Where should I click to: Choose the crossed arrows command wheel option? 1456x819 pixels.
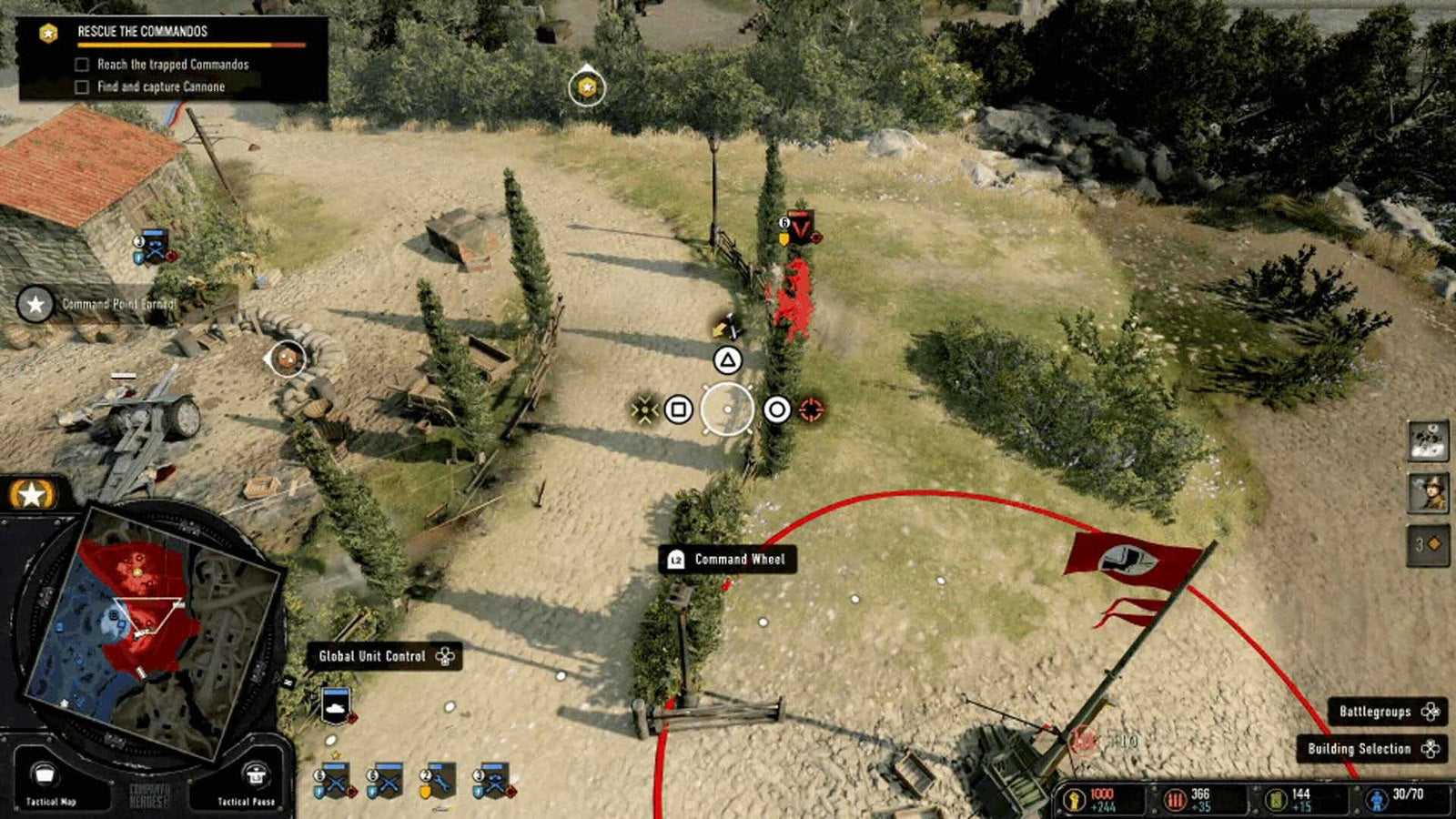coord(644,409)
